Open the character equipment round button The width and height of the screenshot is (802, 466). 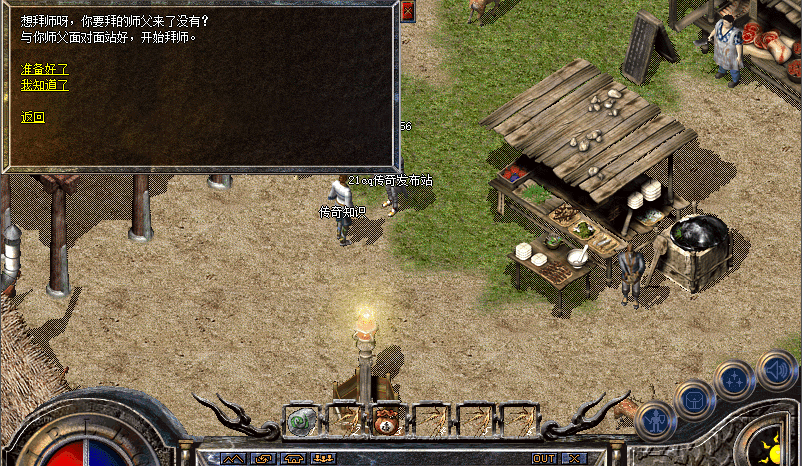coord(653,420)
